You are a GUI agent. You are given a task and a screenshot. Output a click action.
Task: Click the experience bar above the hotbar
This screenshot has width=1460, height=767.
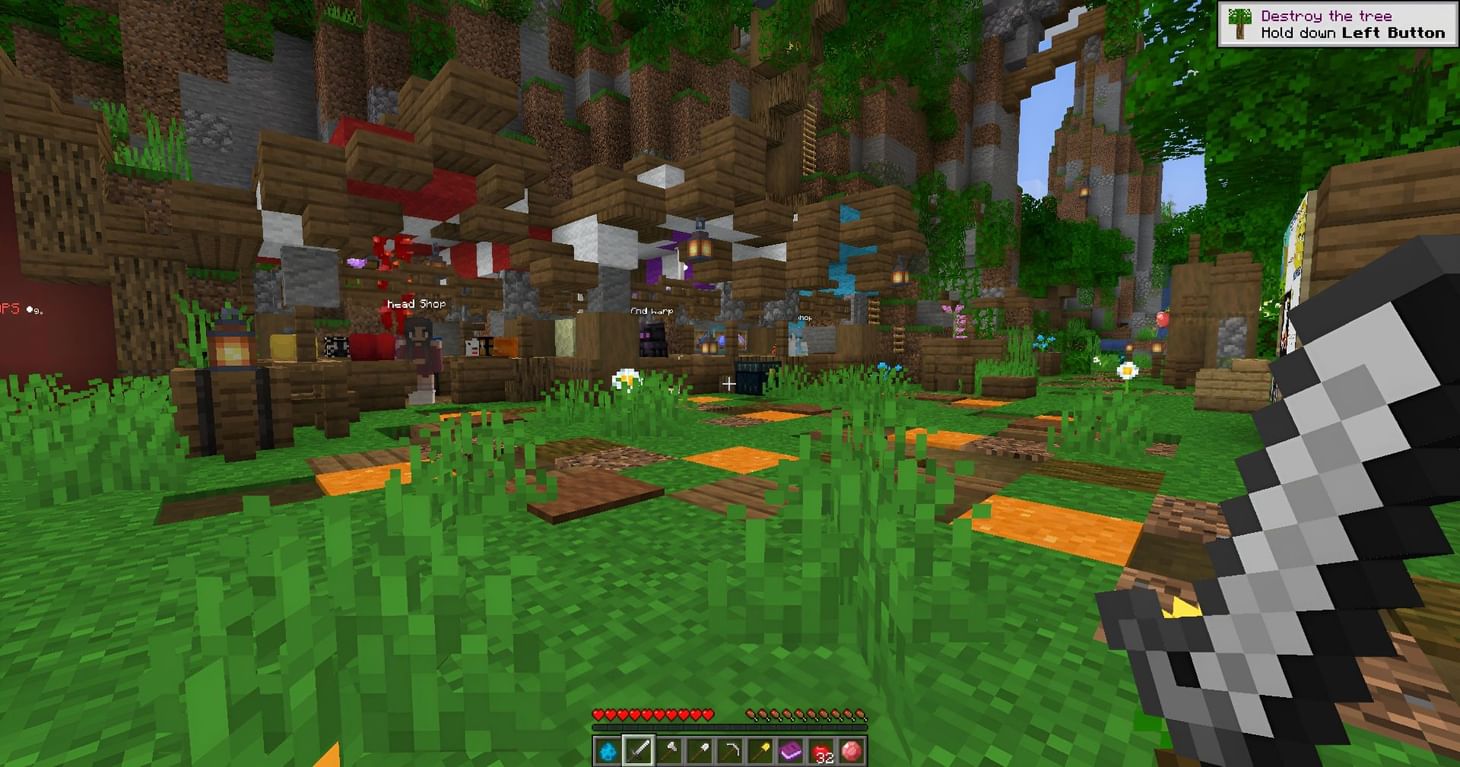[730, 728]
